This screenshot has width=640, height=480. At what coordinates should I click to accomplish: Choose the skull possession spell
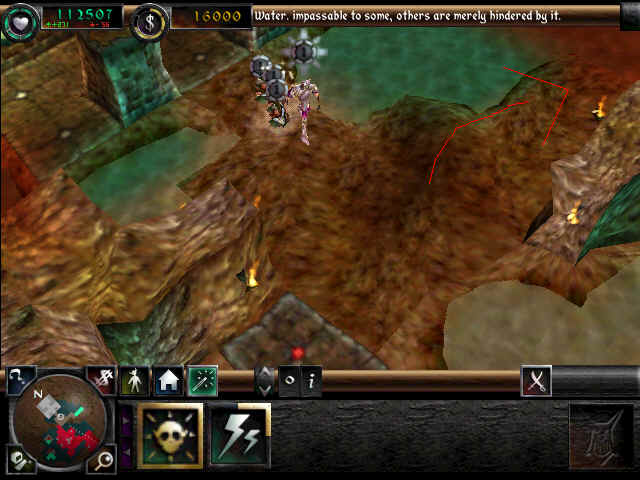pyautogui.click(x=170, y=436)
